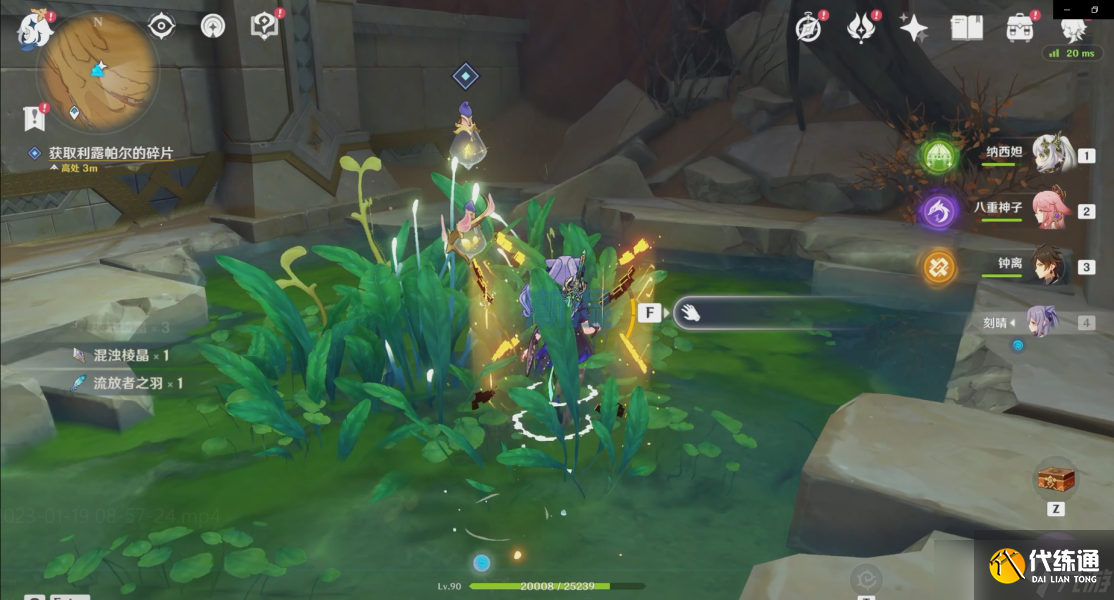Activate the elemental sight eye icon
This screenshot has height=600, width=1114.
pyautogui.click(x=162, y=27)
